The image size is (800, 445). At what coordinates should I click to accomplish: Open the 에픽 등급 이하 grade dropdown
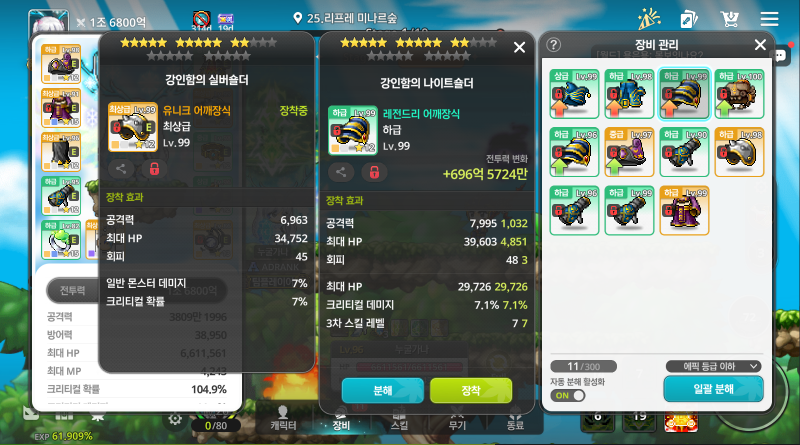pos(713,366)
